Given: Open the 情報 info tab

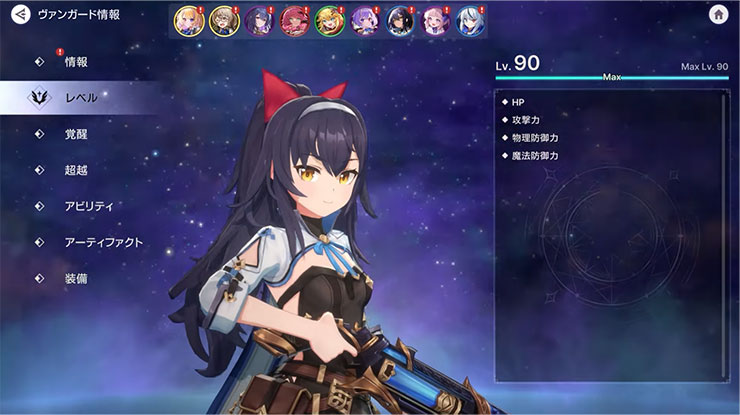Looking at the screenshot, I should coord(76,62).
